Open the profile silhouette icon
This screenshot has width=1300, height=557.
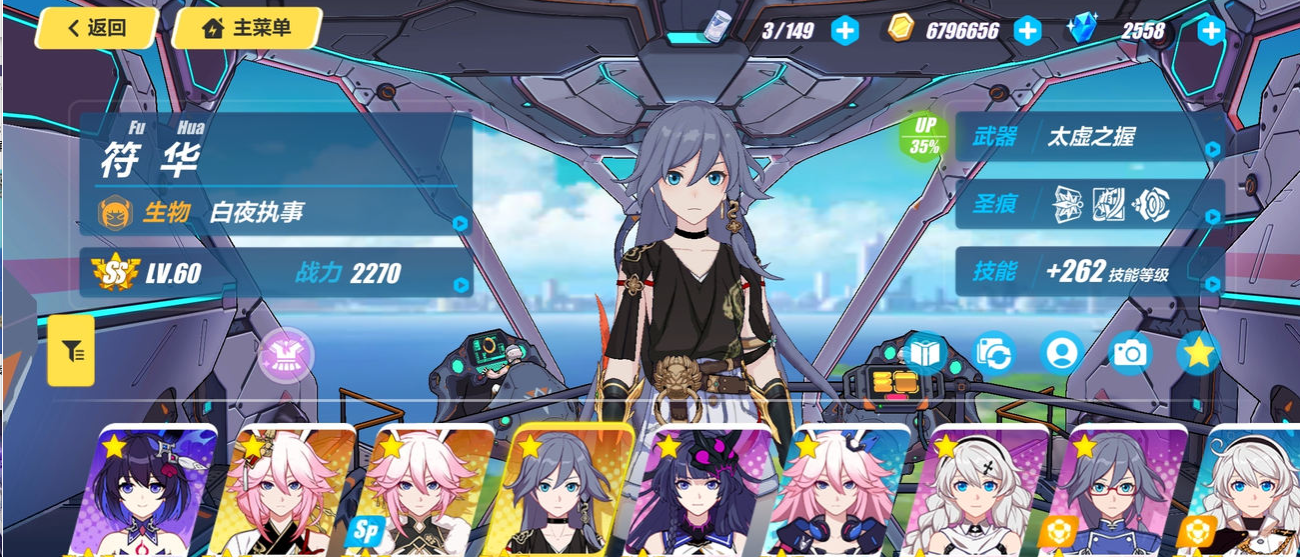[x=1061, y=352]
